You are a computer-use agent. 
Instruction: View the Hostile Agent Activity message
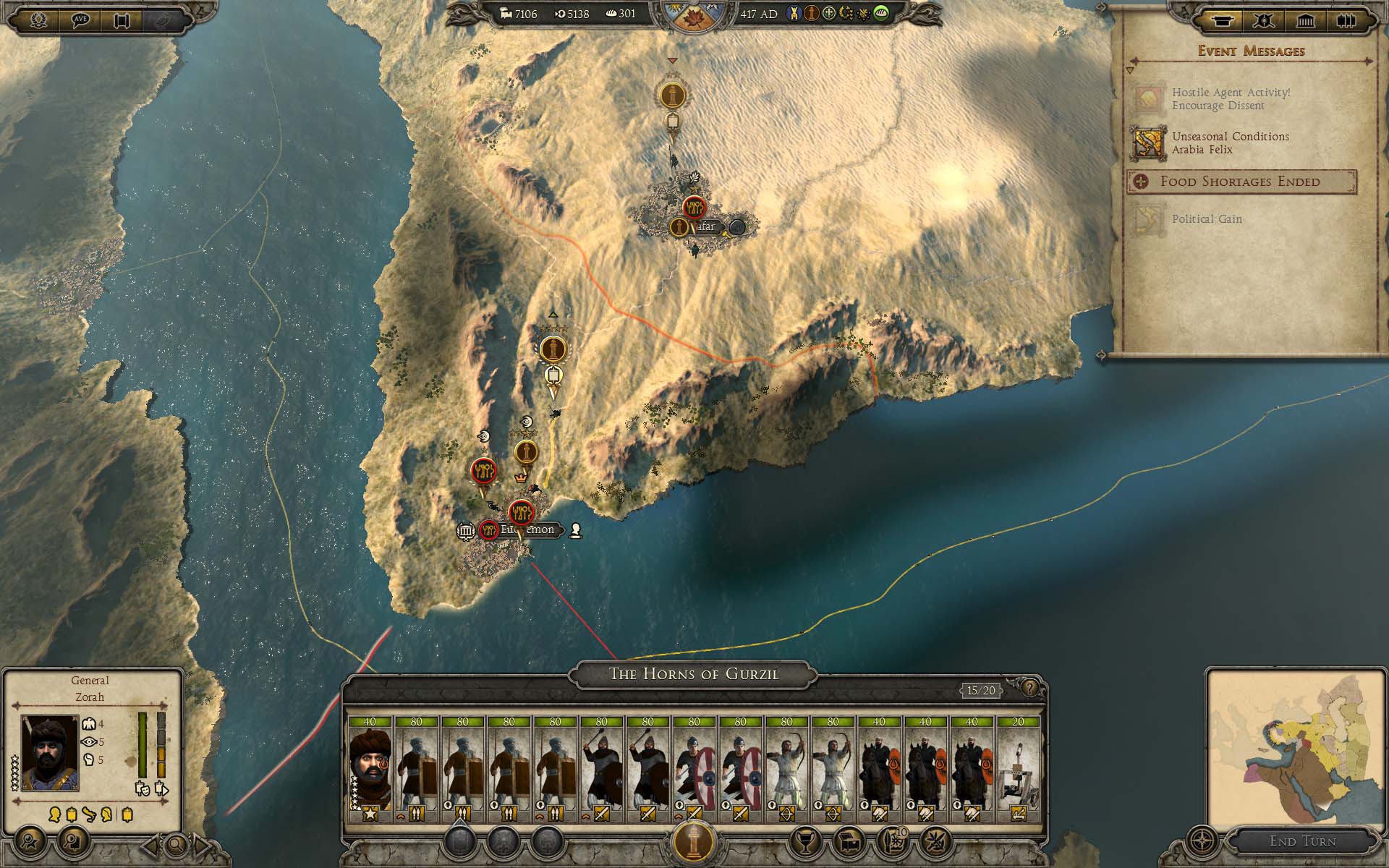pos(1230,99)
